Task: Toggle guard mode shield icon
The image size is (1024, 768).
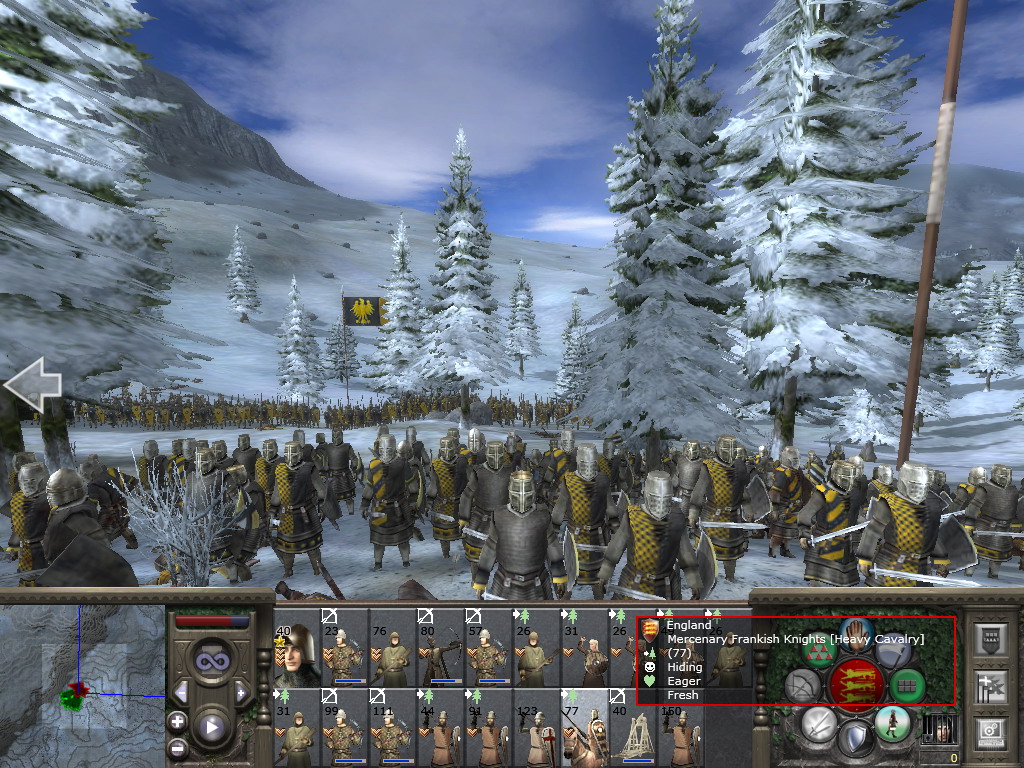Action: [855, 738]
